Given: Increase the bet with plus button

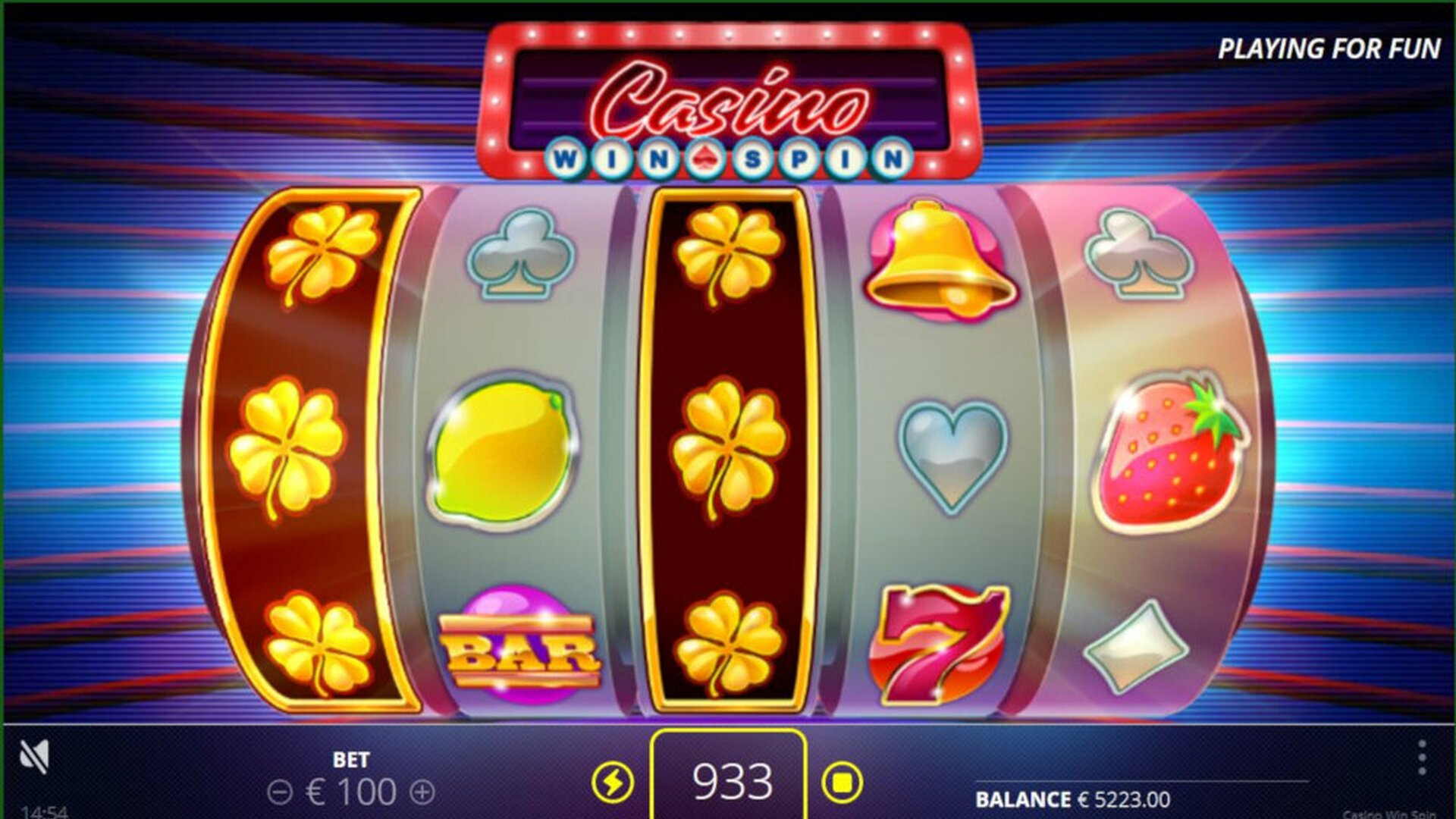Looking at the screenshot, I should tap(422, 793).
